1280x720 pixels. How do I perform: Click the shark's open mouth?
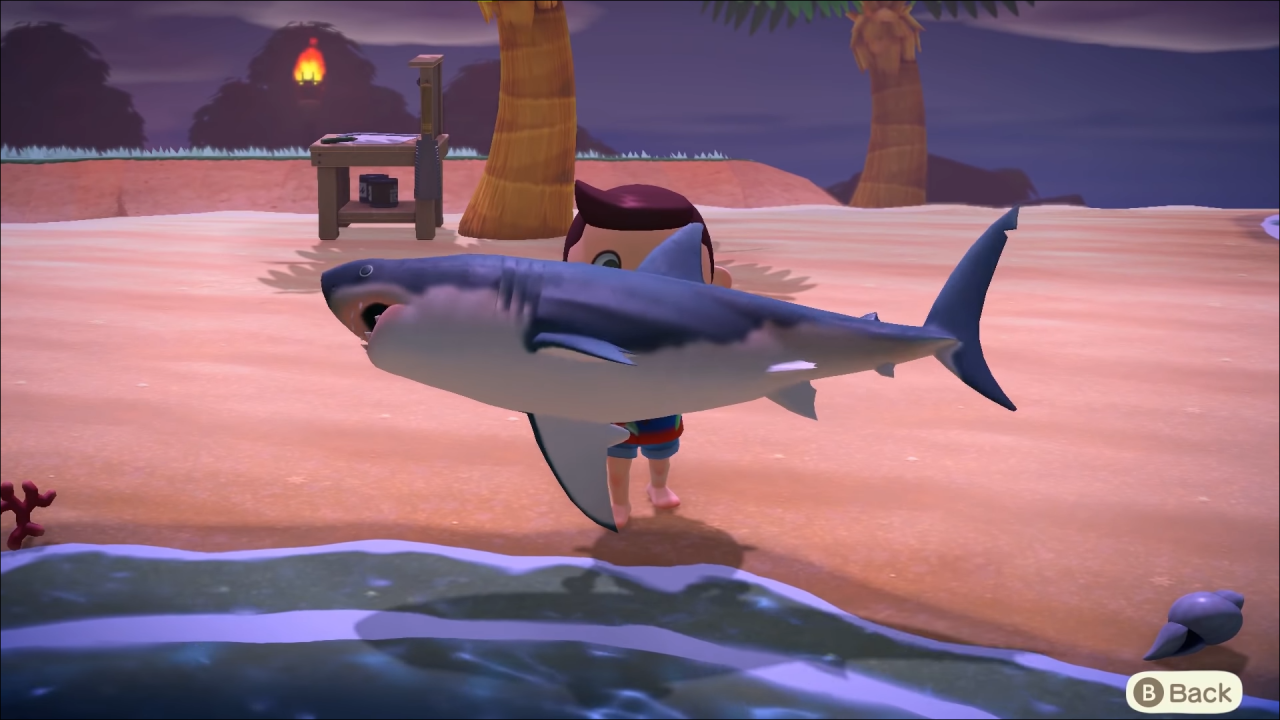(x=375, y=315)
